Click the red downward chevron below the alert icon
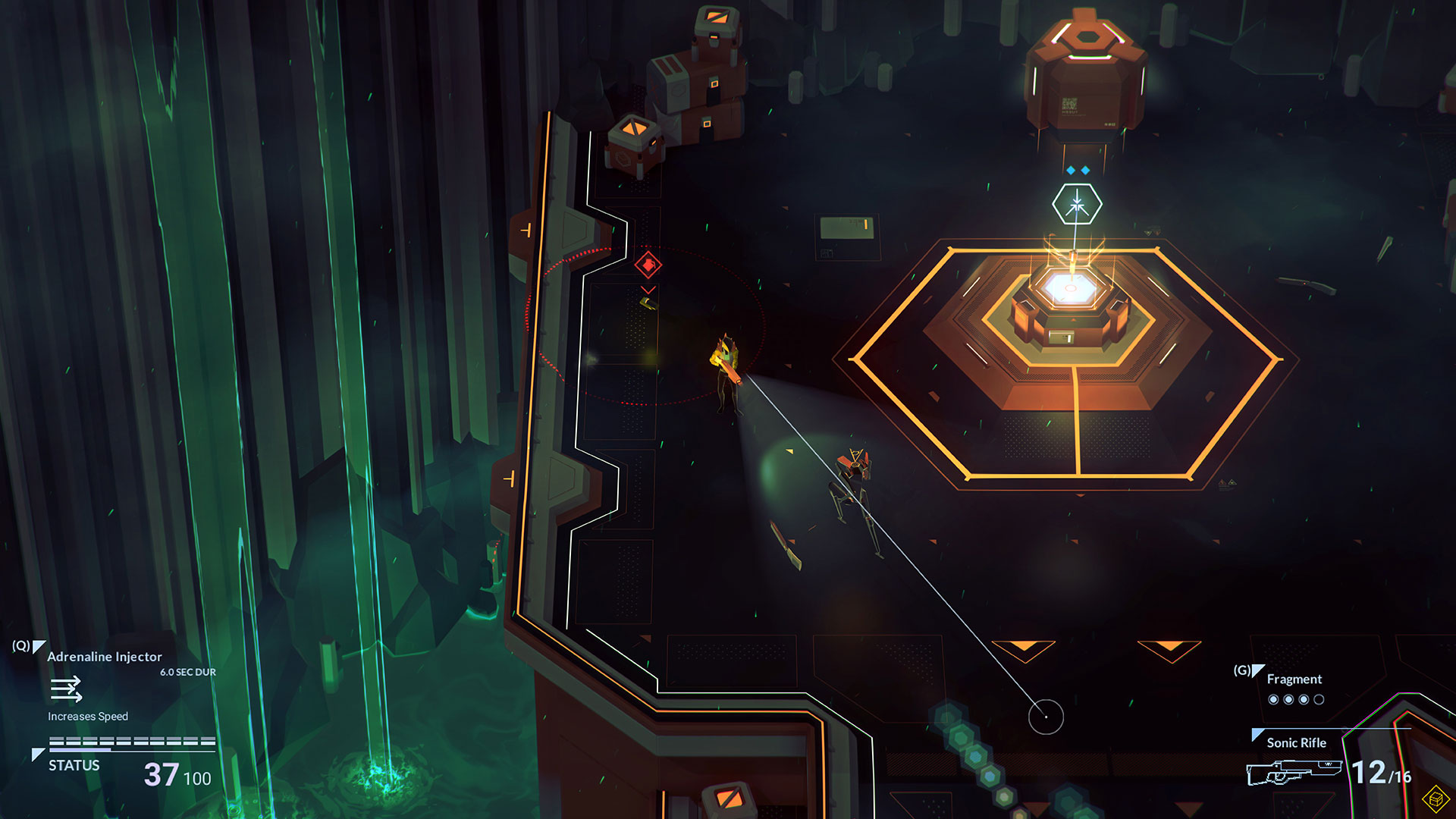The width and height of the screenshot is (1456, 819). click(x=647, y=290)
